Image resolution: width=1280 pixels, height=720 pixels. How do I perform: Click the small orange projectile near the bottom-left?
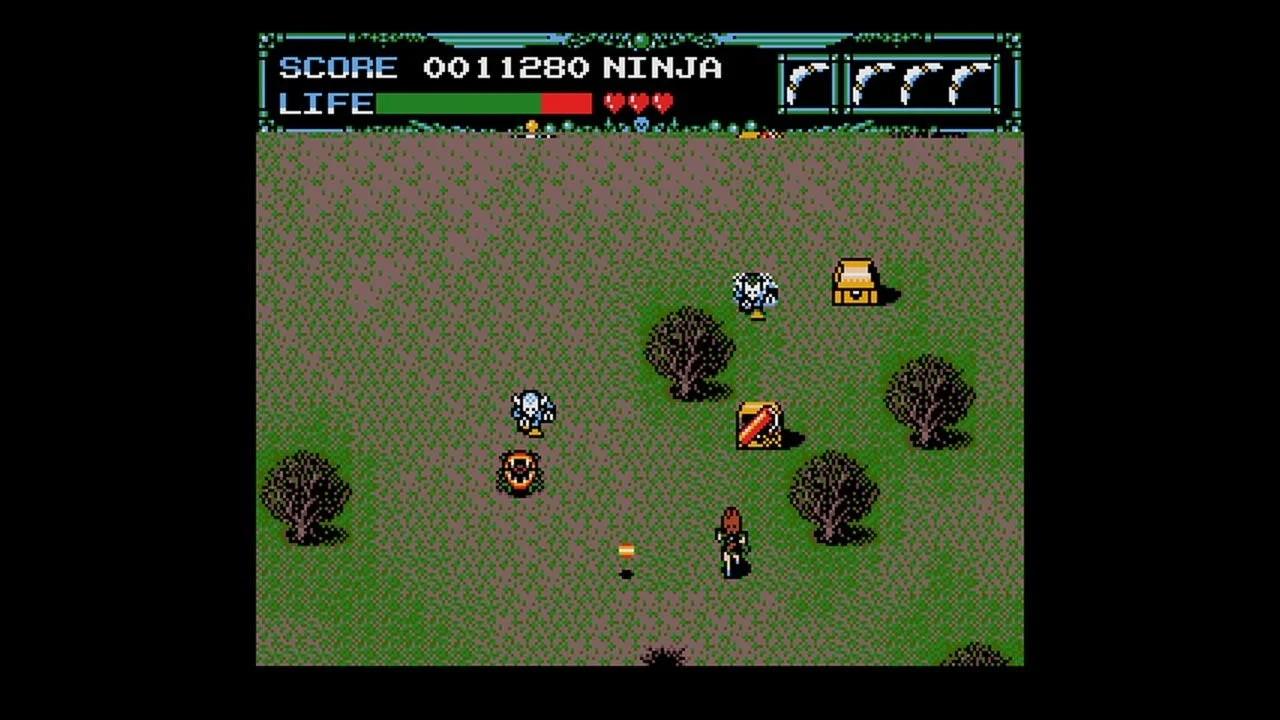click(x=625, y=552)
